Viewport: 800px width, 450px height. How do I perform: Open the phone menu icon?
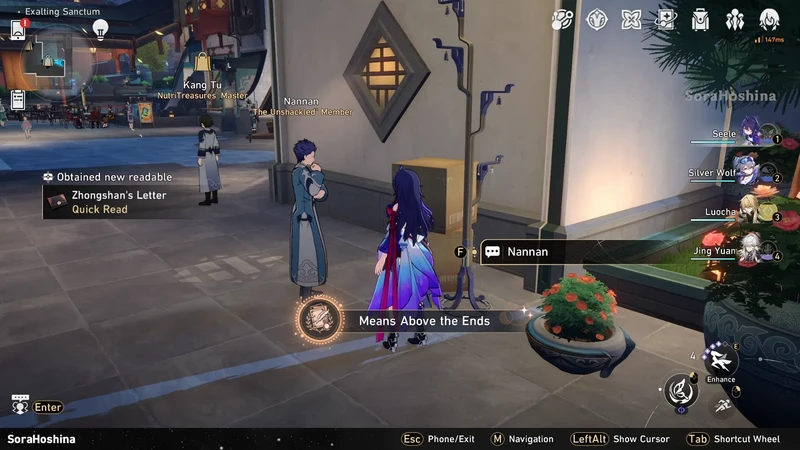pos(18,30)
